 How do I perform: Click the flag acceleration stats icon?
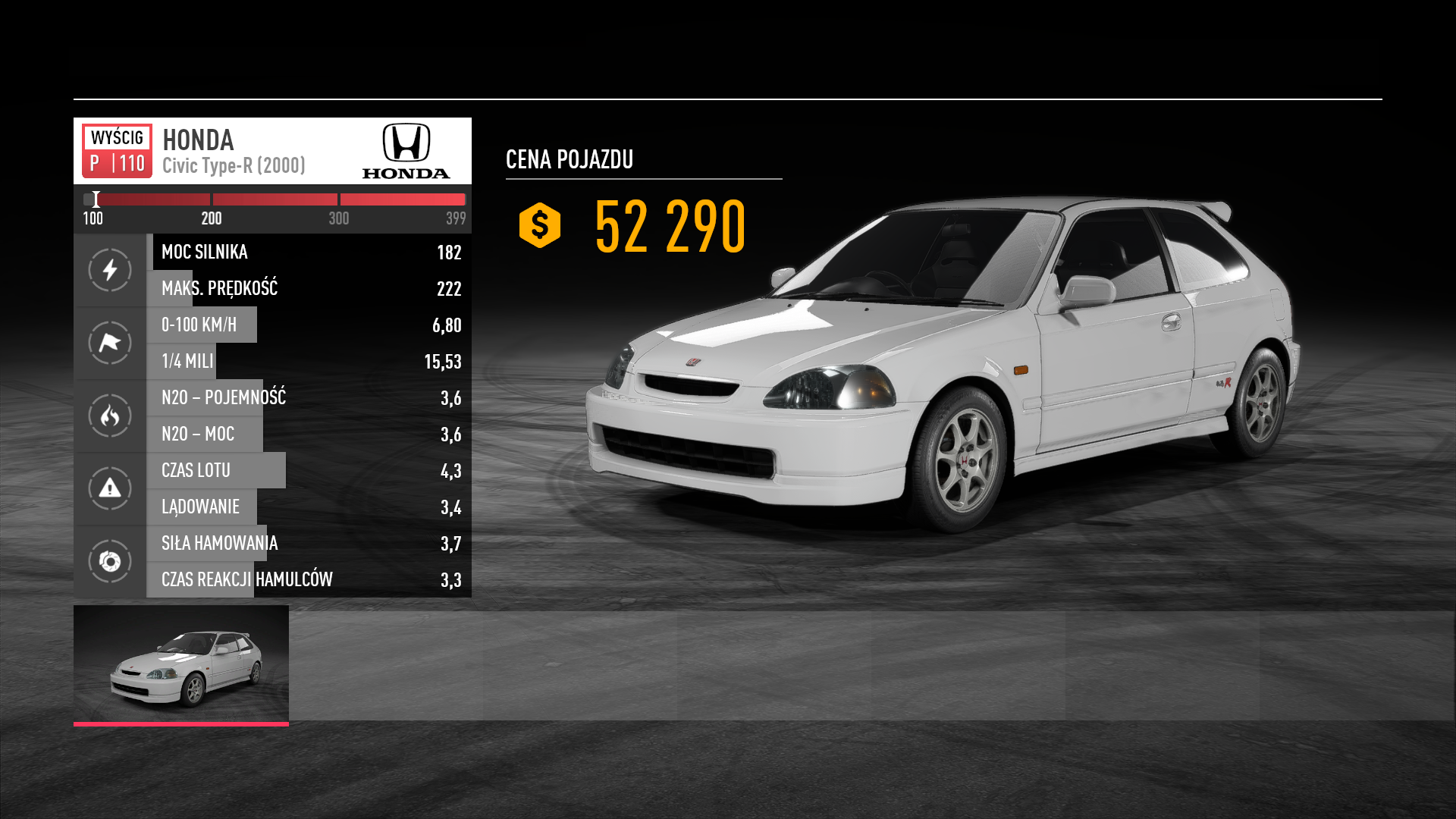pyautogui.click(x=110, y=343)
